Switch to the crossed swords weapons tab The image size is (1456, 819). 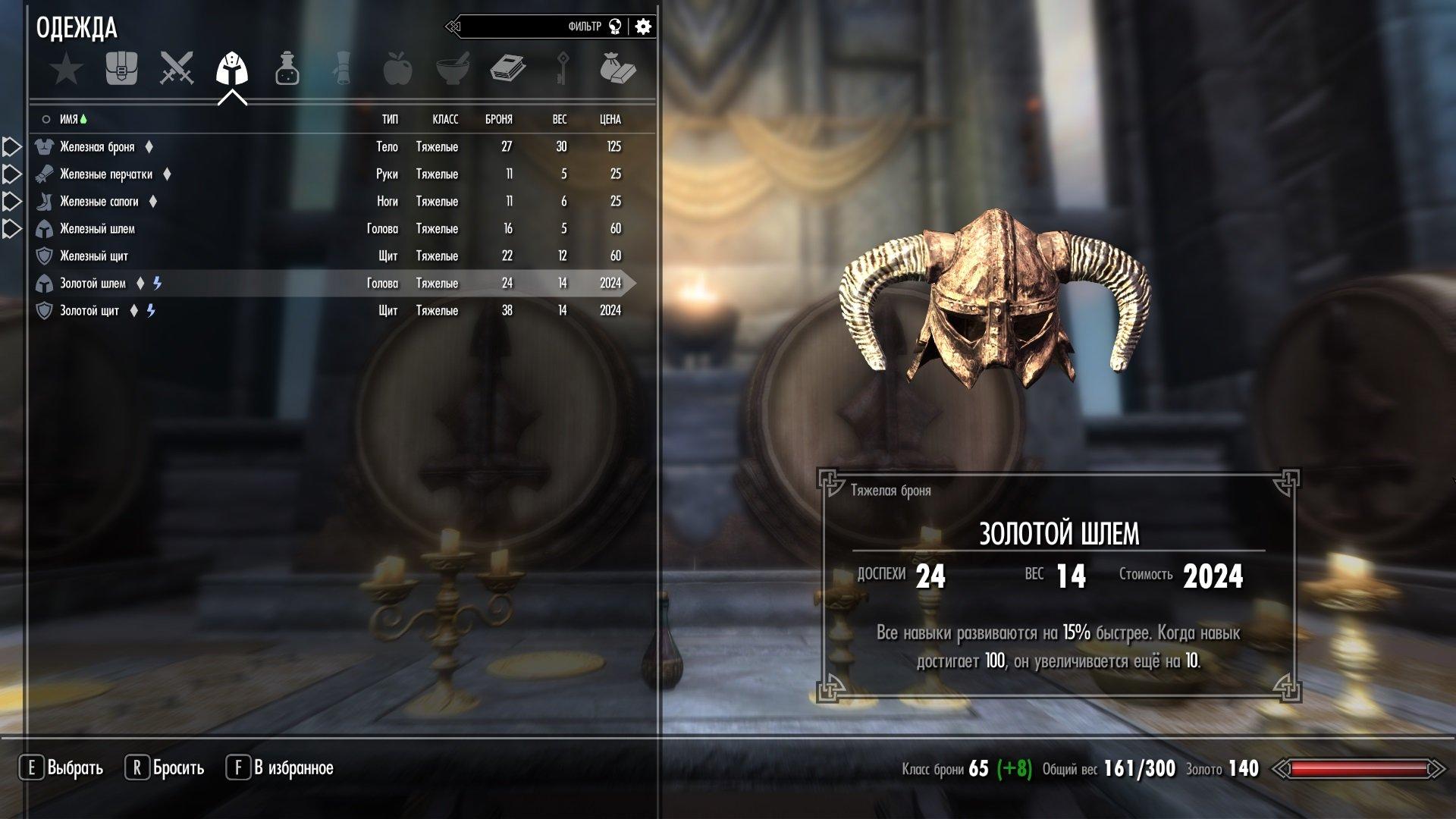[x=177, y=69]
